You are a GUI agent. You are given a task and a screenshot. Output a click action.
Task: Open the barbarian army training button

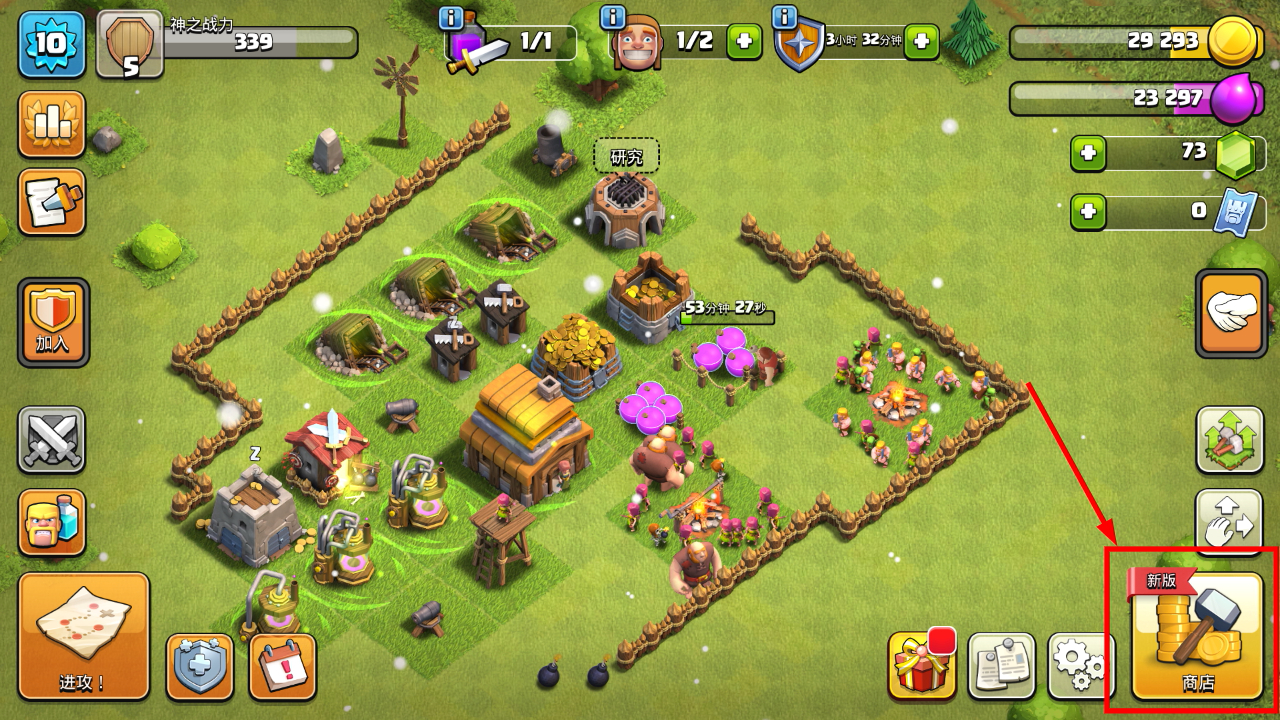(52, 522)
